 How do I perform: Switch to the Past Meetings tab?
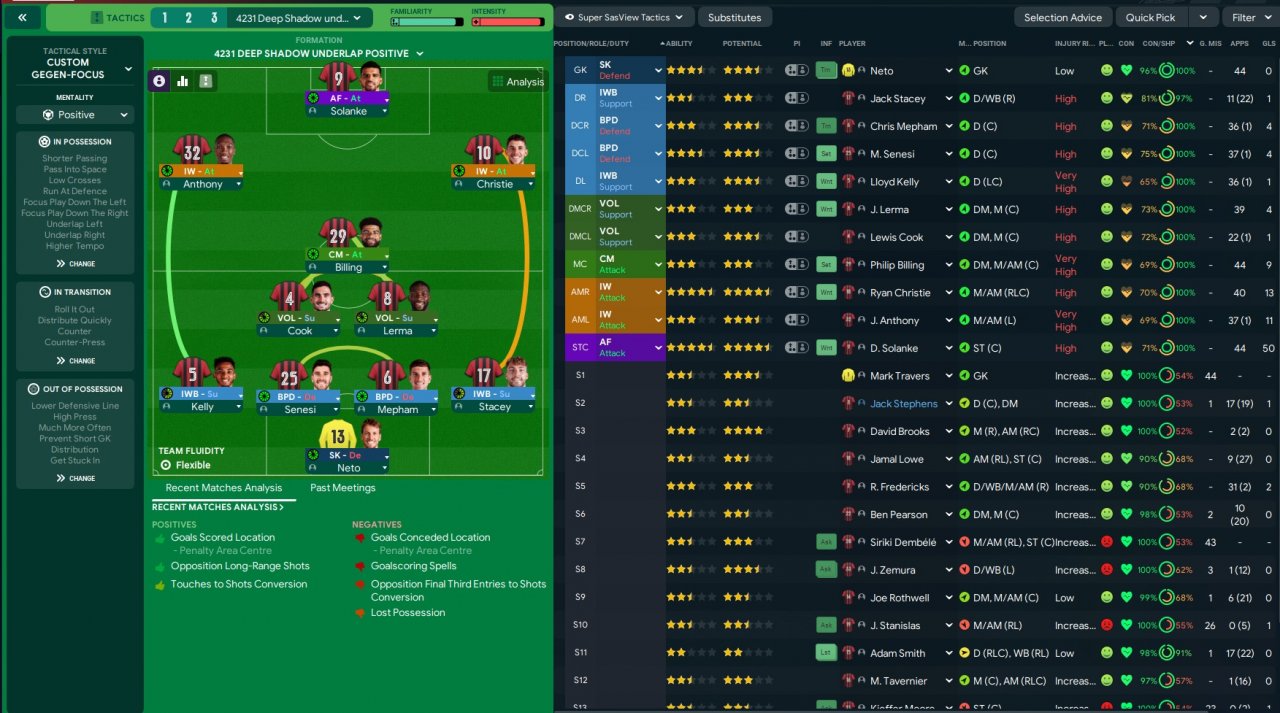(342, 488)
